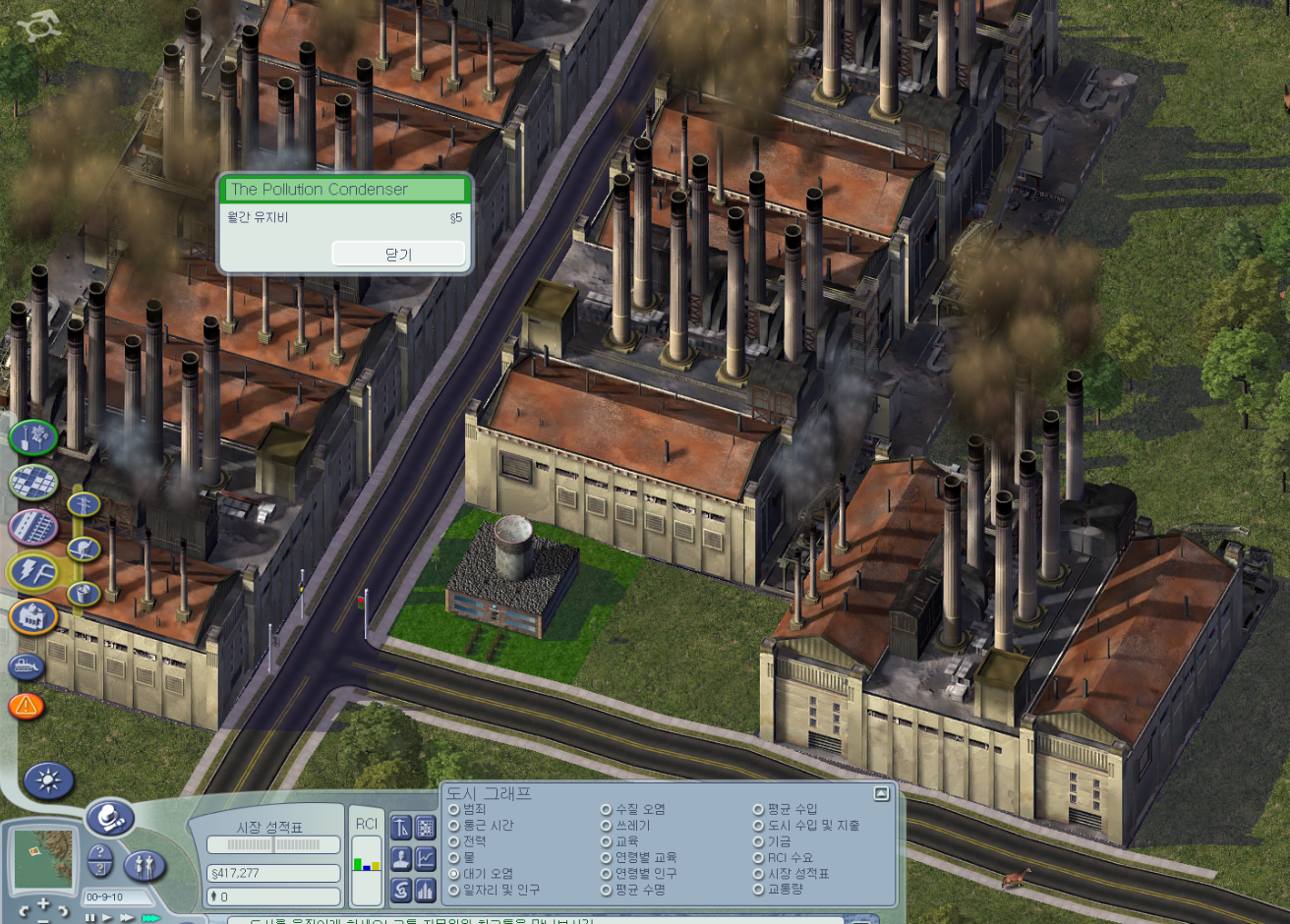This screenshot has width=1290, height=924.
Task: Switch to Mayor mode top hat button
Action: [x=109, y=818]
